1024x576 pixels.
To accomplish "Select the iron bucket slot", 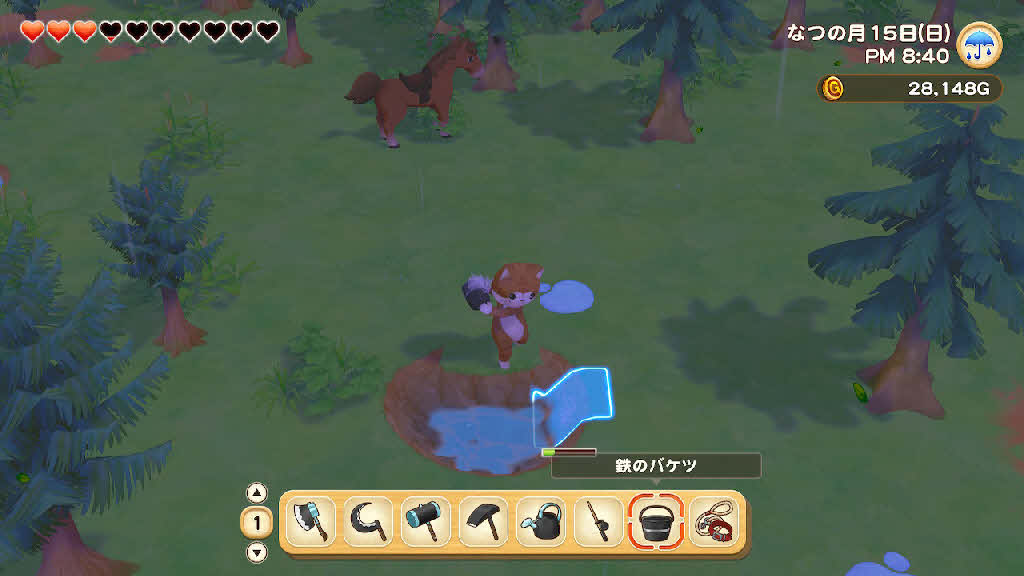I will point(656,521).
